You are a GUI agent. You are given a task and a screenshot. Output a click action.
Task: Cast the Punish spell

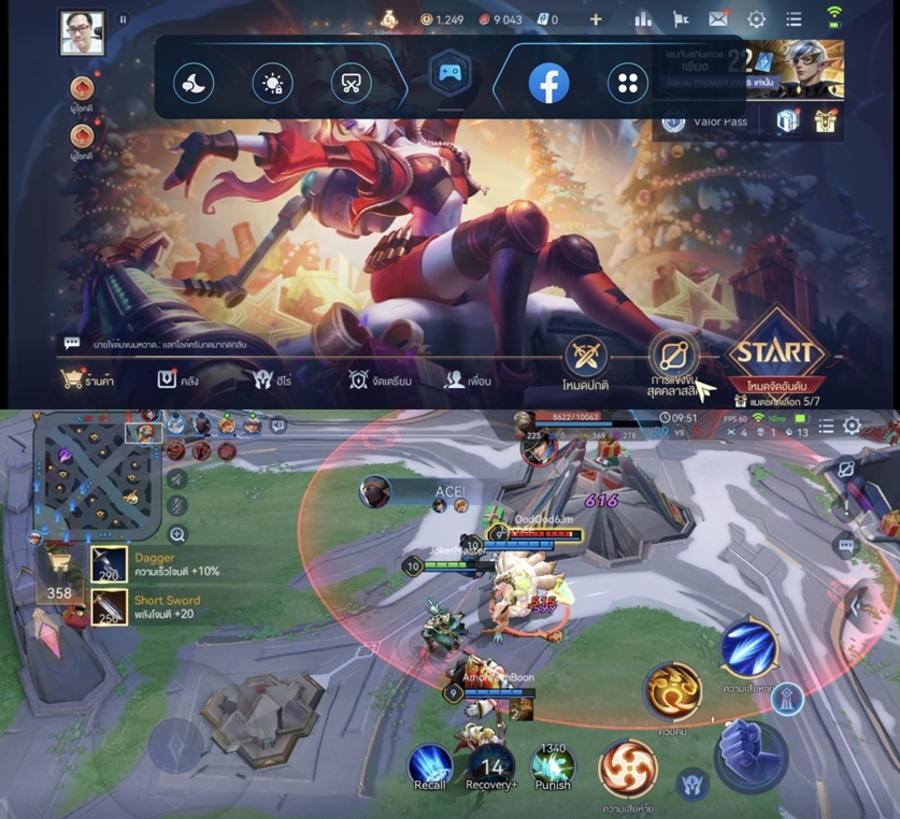tap(552, 768)
